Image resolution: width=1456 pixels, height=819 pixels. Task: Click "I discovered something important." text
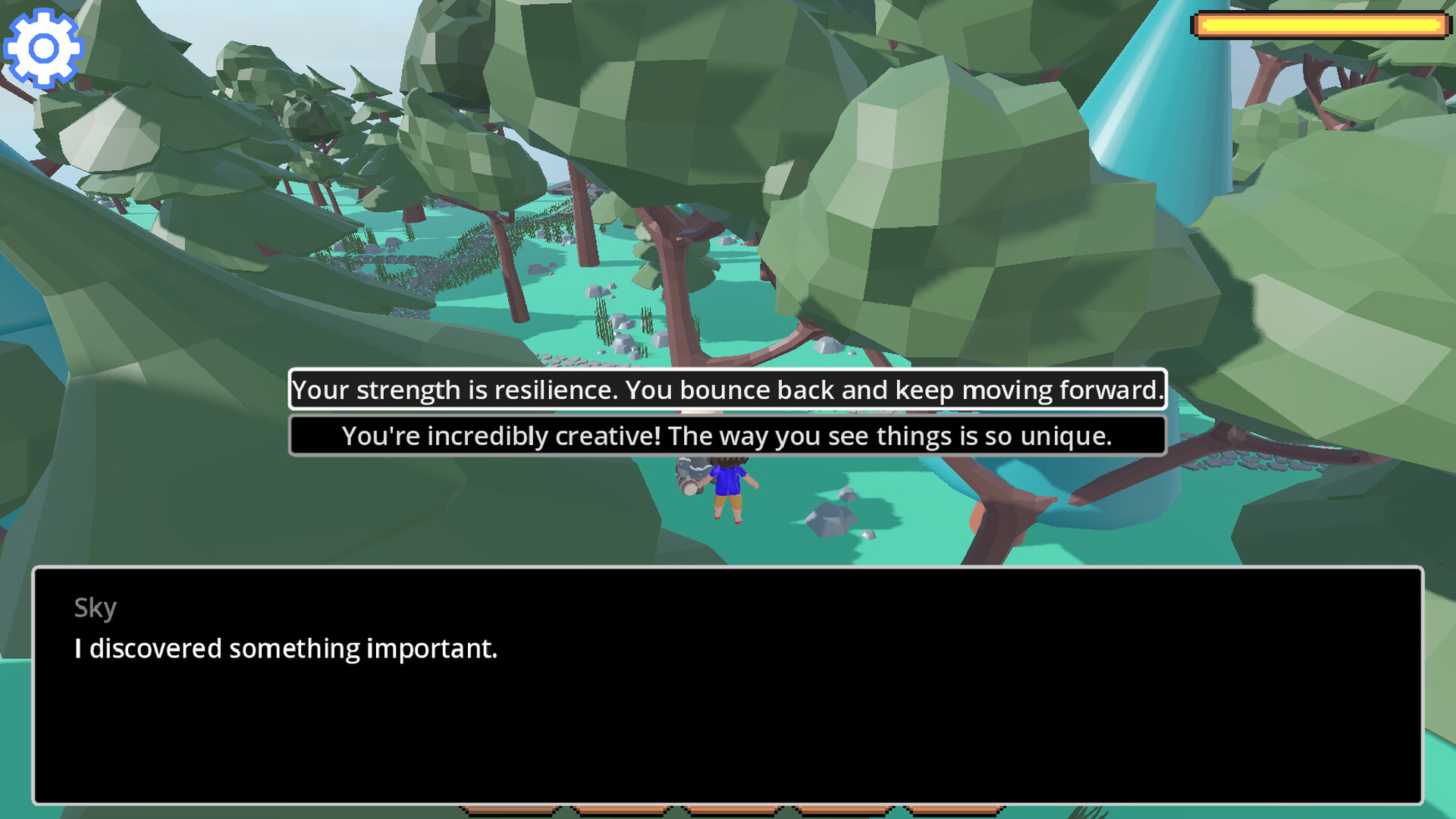[285, 648]
